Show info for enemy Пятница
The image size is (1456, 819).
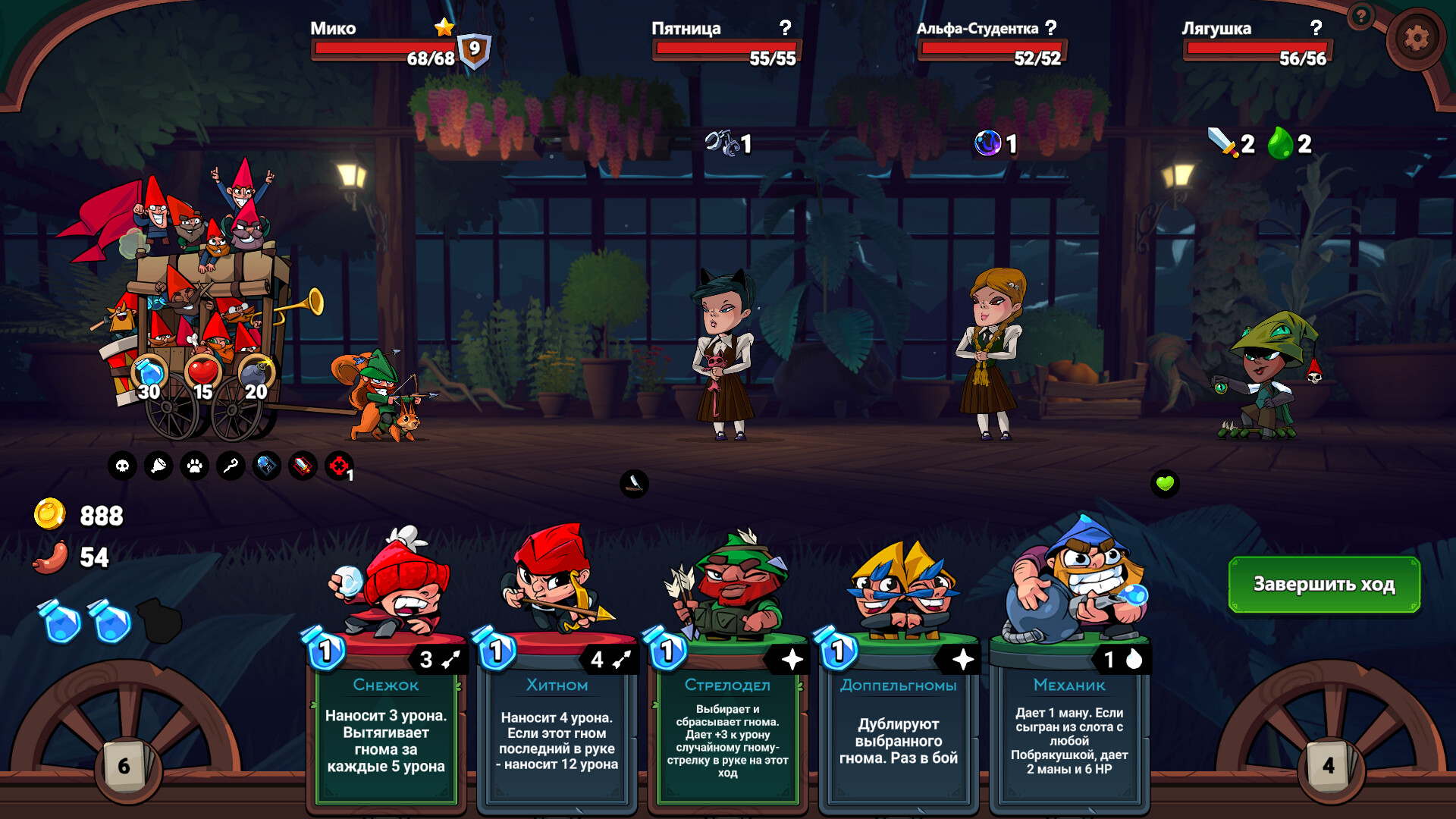(x=786, y=28)
